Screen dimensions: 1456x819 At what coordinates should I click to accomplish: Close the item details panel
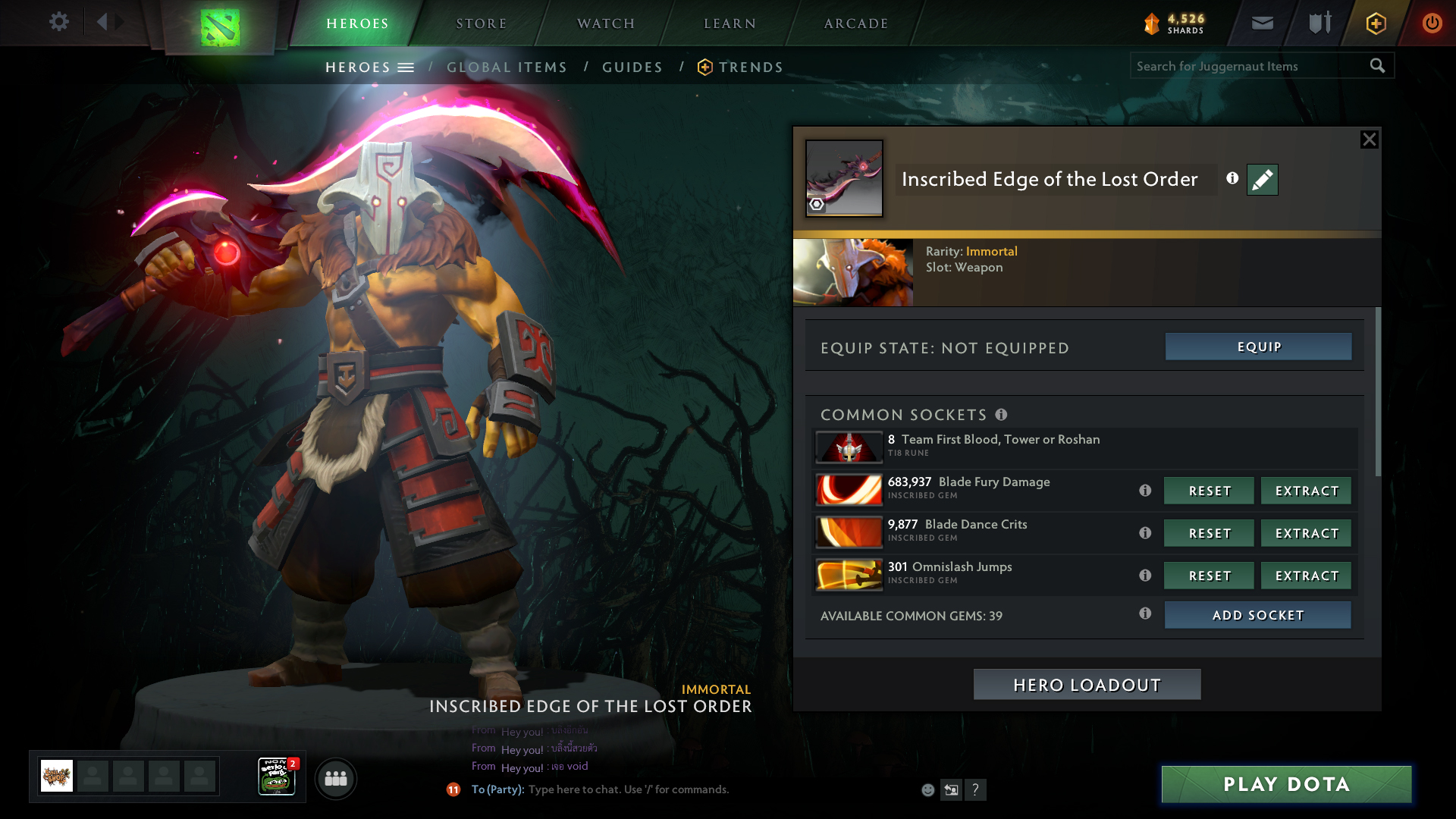click(x=1369, y=140)
